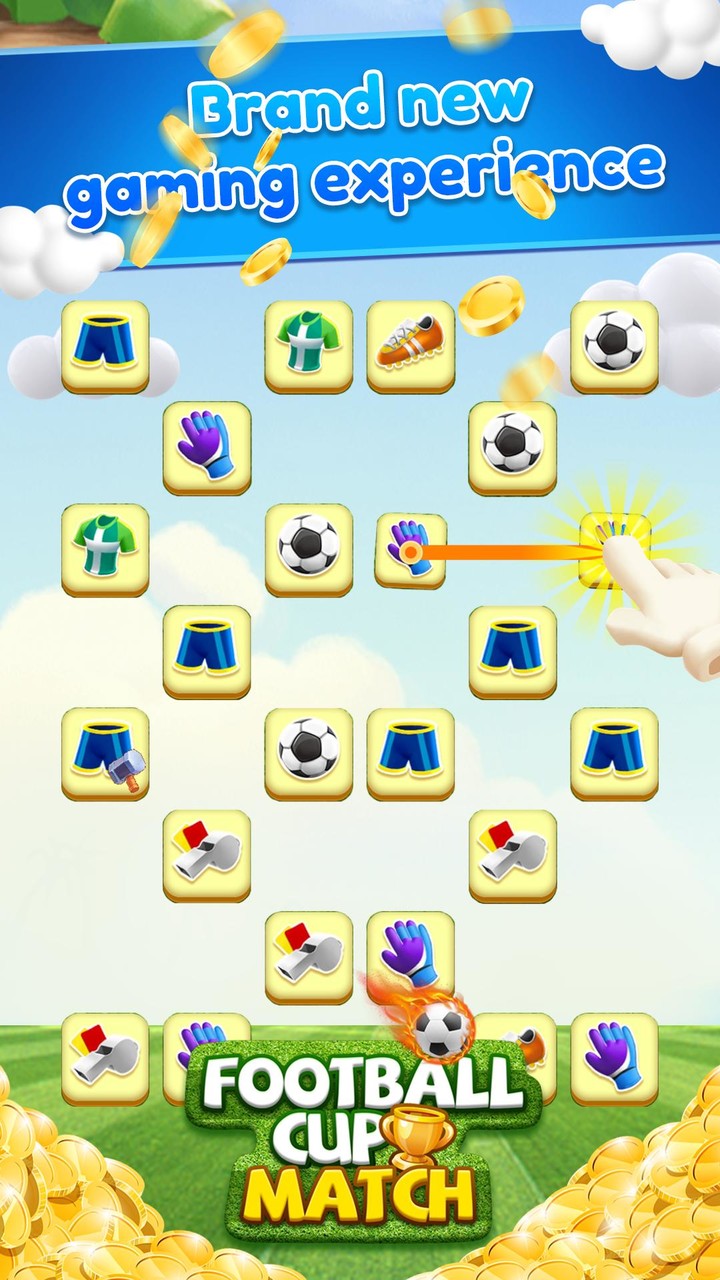Select the orange football boot tile
Image resolution: width=720 pixels, height=1280 pixels.
point(410,345)
